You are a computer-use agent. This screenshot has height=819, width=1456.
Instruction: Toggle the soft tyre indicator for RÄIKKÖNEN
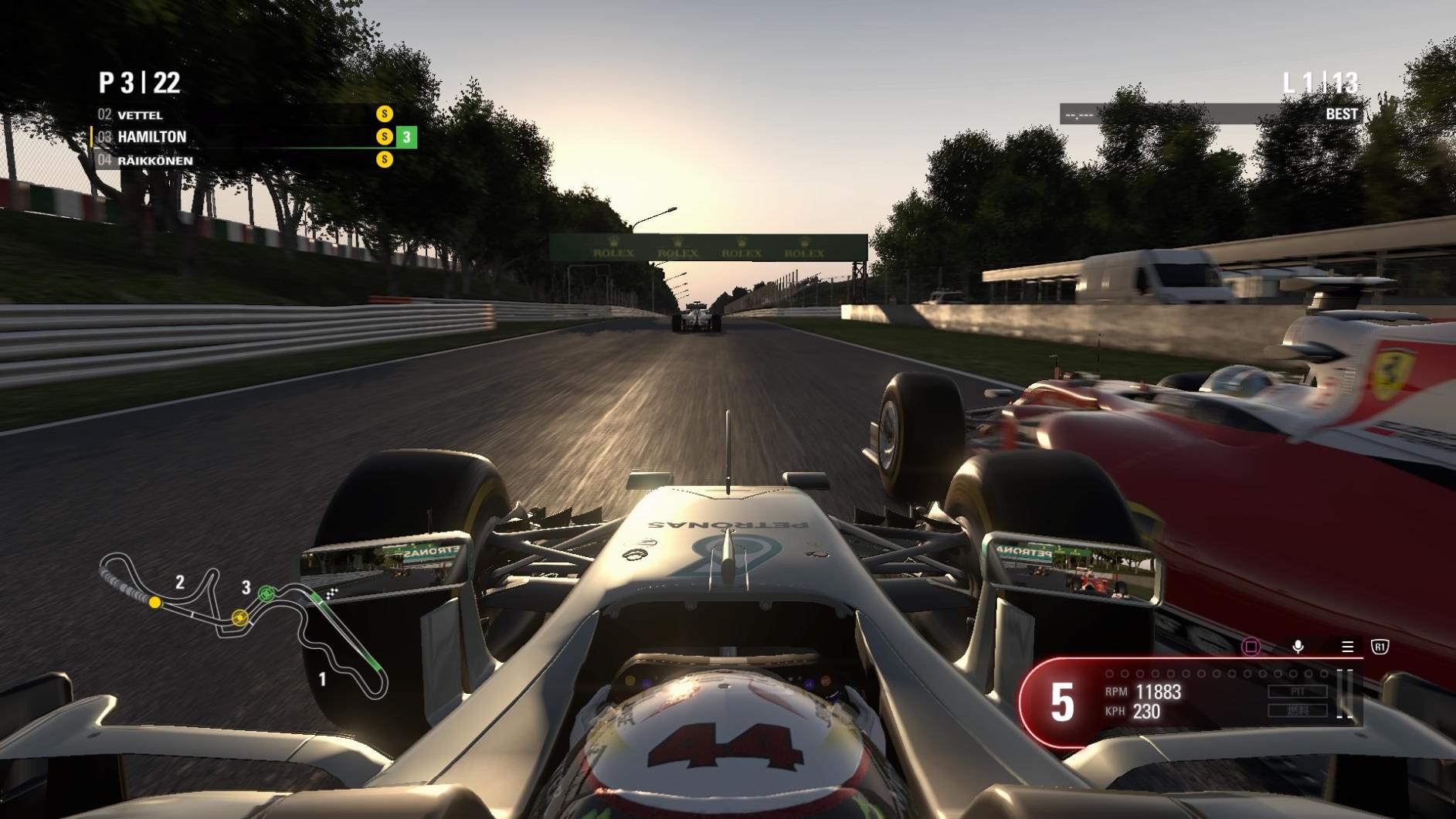coord(384,160)
